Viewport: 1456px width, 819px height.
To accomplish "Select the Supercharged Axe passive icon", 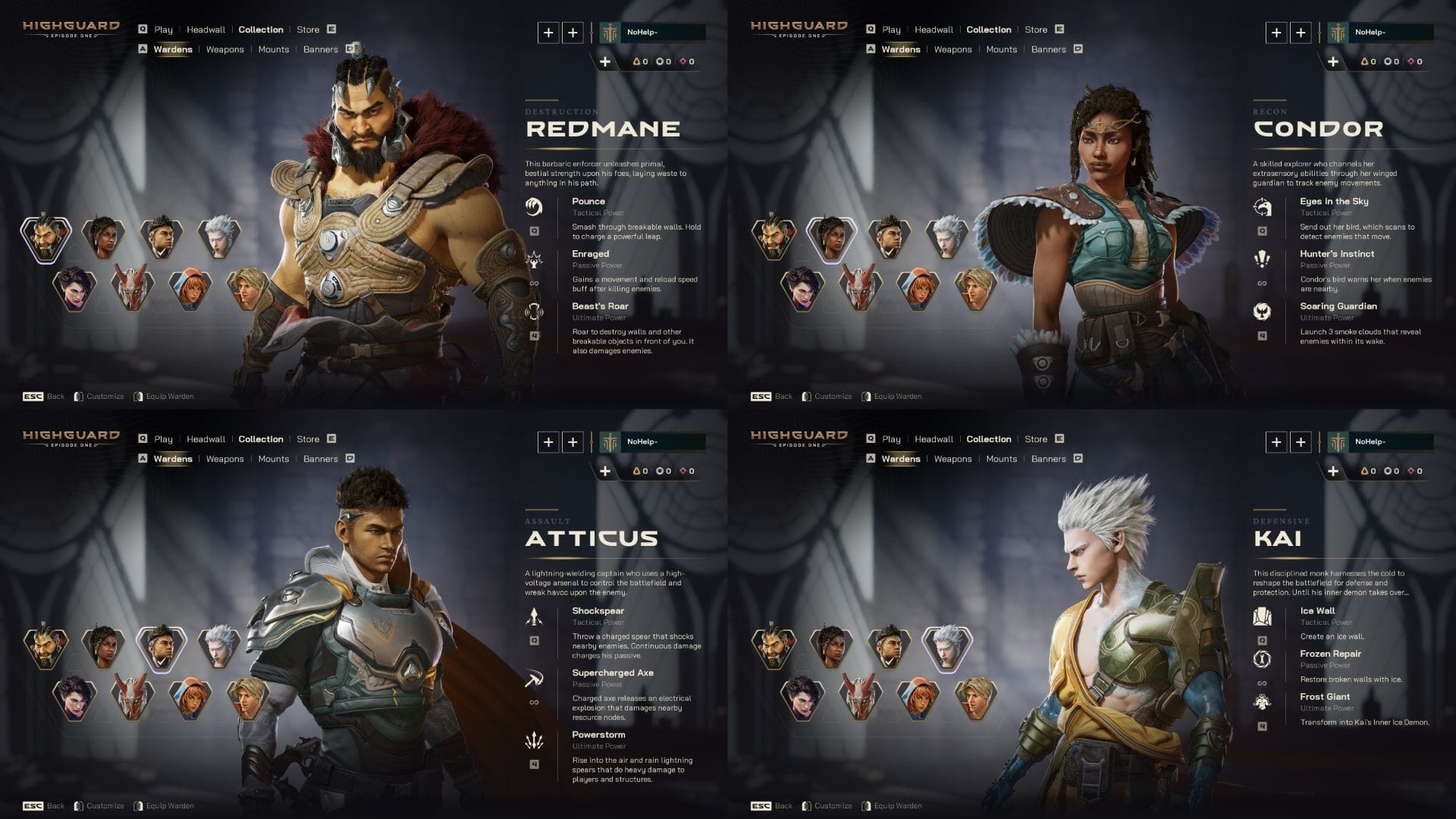I will 535,679.
